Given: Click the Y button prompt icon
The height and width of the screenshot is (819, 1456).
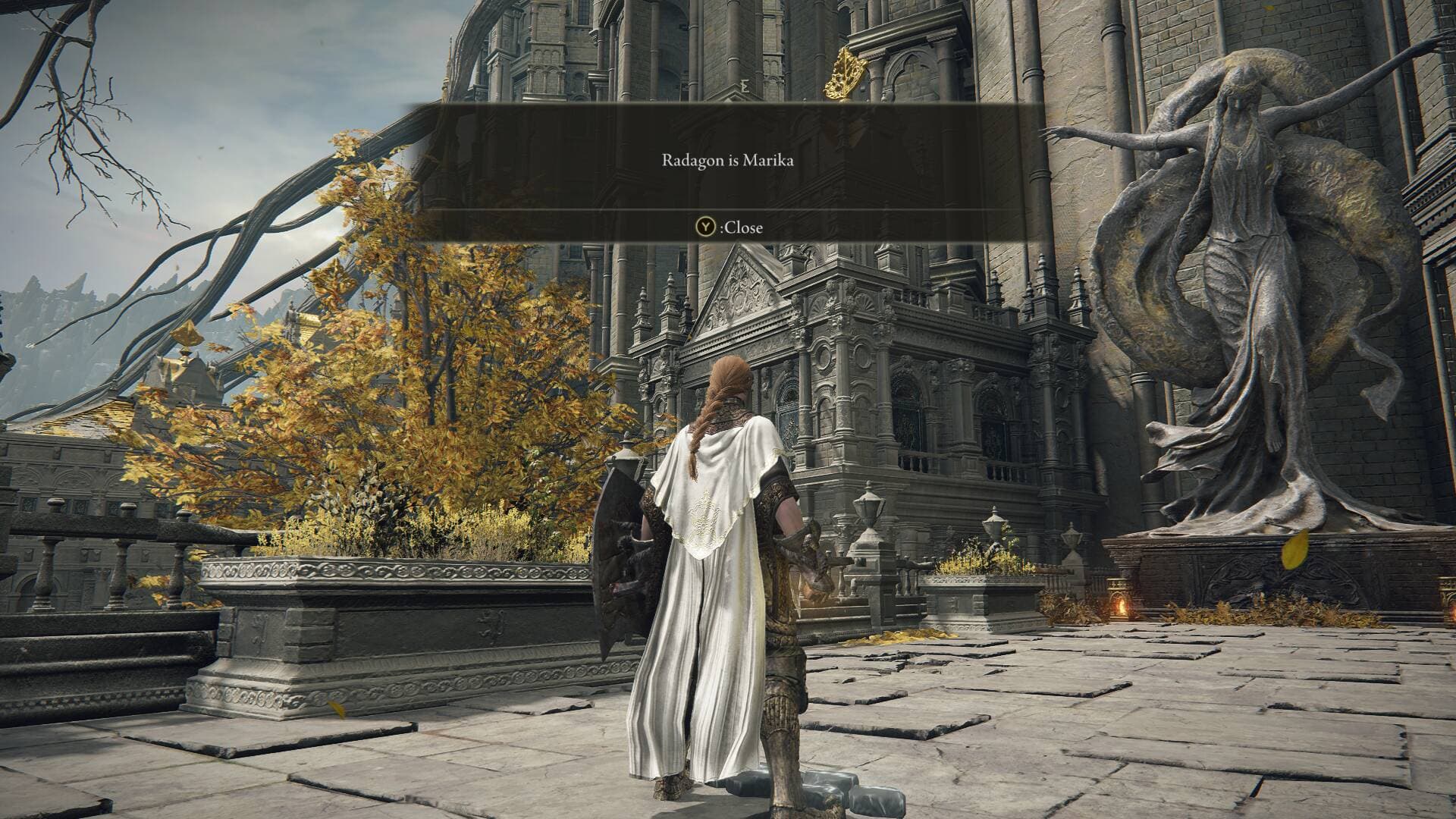Looking at the screenshot, I should (x=705, y=227).
